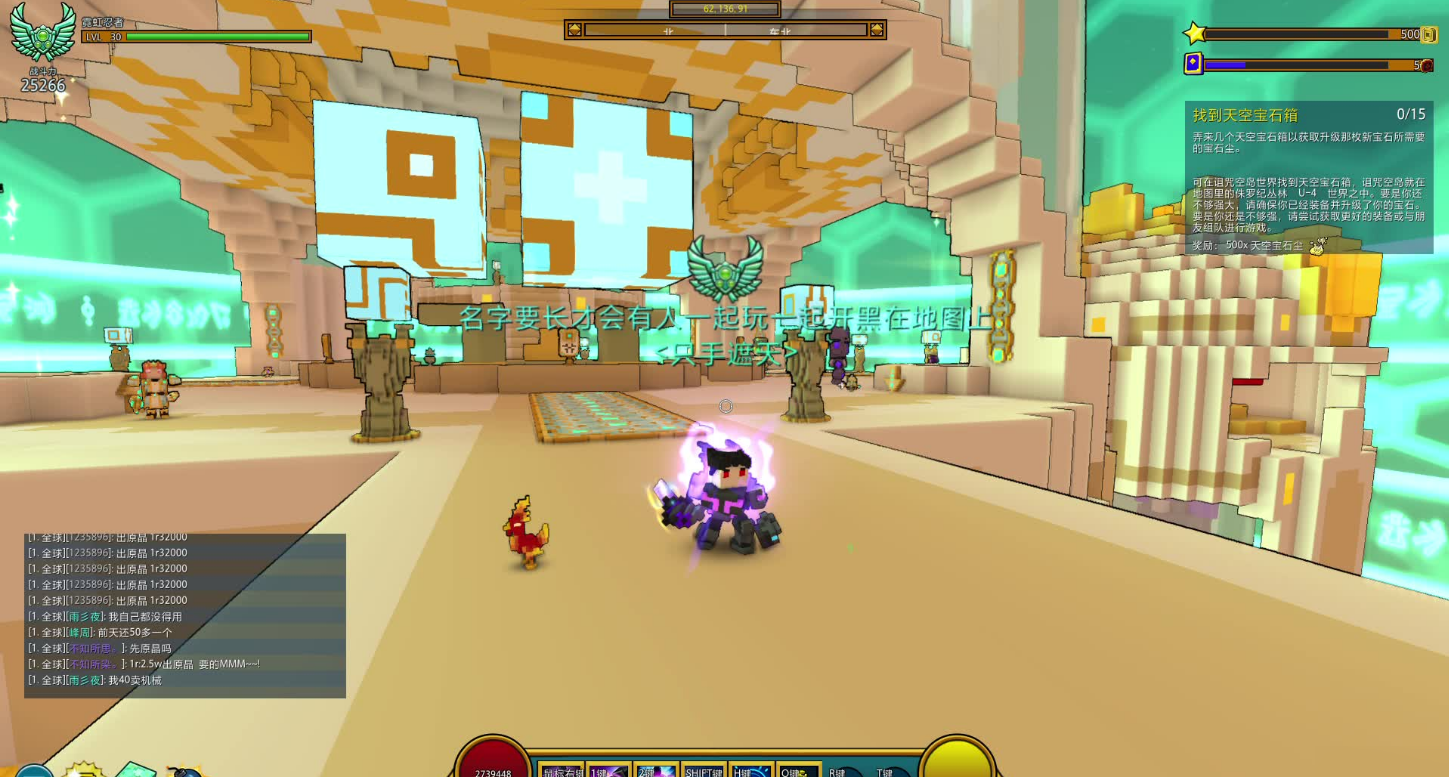1449x777 pixels.
Task: Click the yellow energy orb
Action: pyautogui.click(x=957, y=762)
